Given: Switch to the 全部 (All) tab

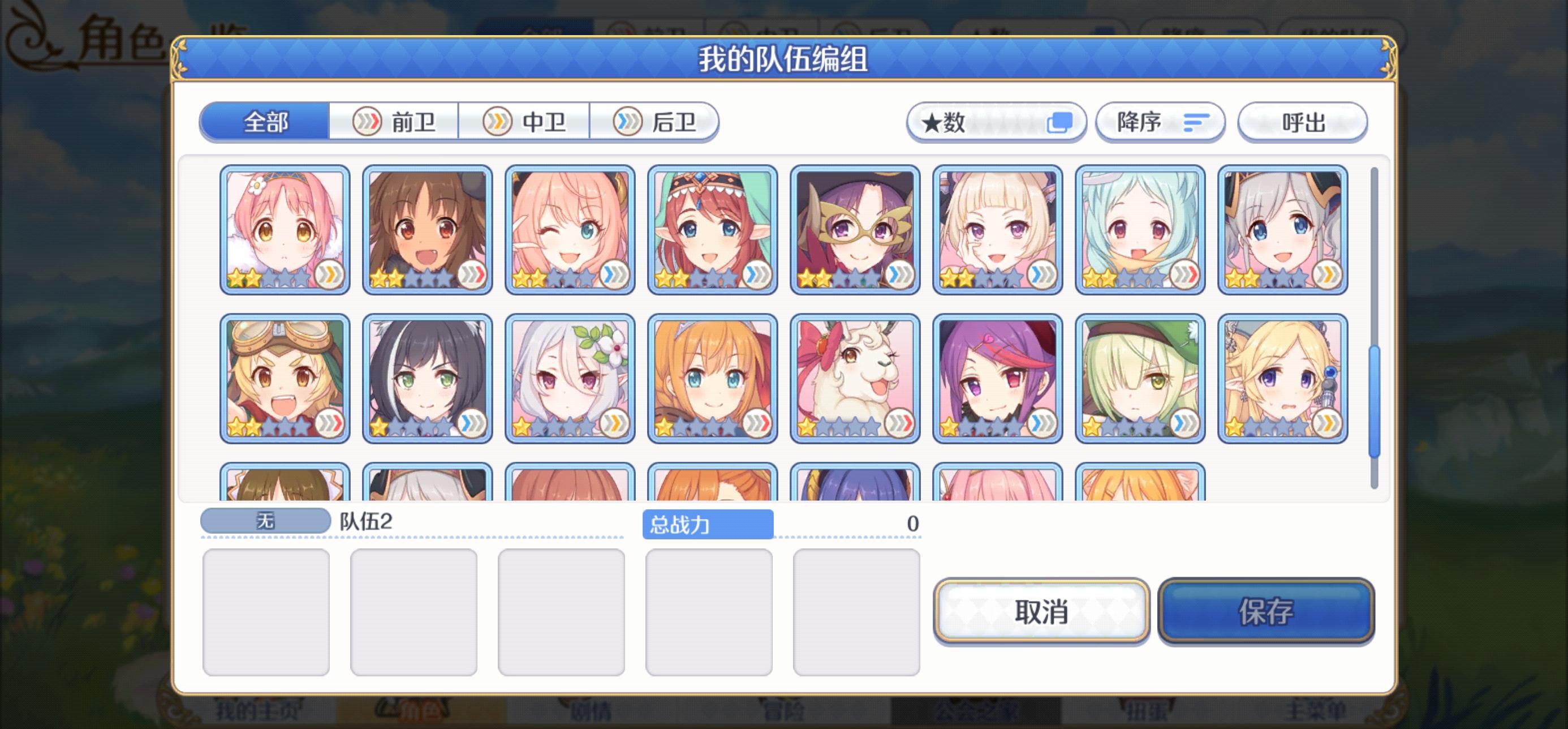Looking at the screenshot, I should click(264, 122).
